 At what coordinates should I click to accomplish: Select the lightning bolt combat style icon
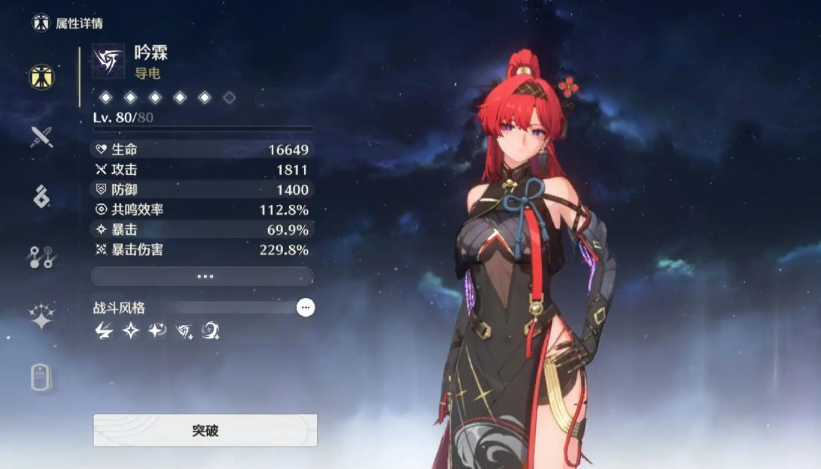[104, 331]
